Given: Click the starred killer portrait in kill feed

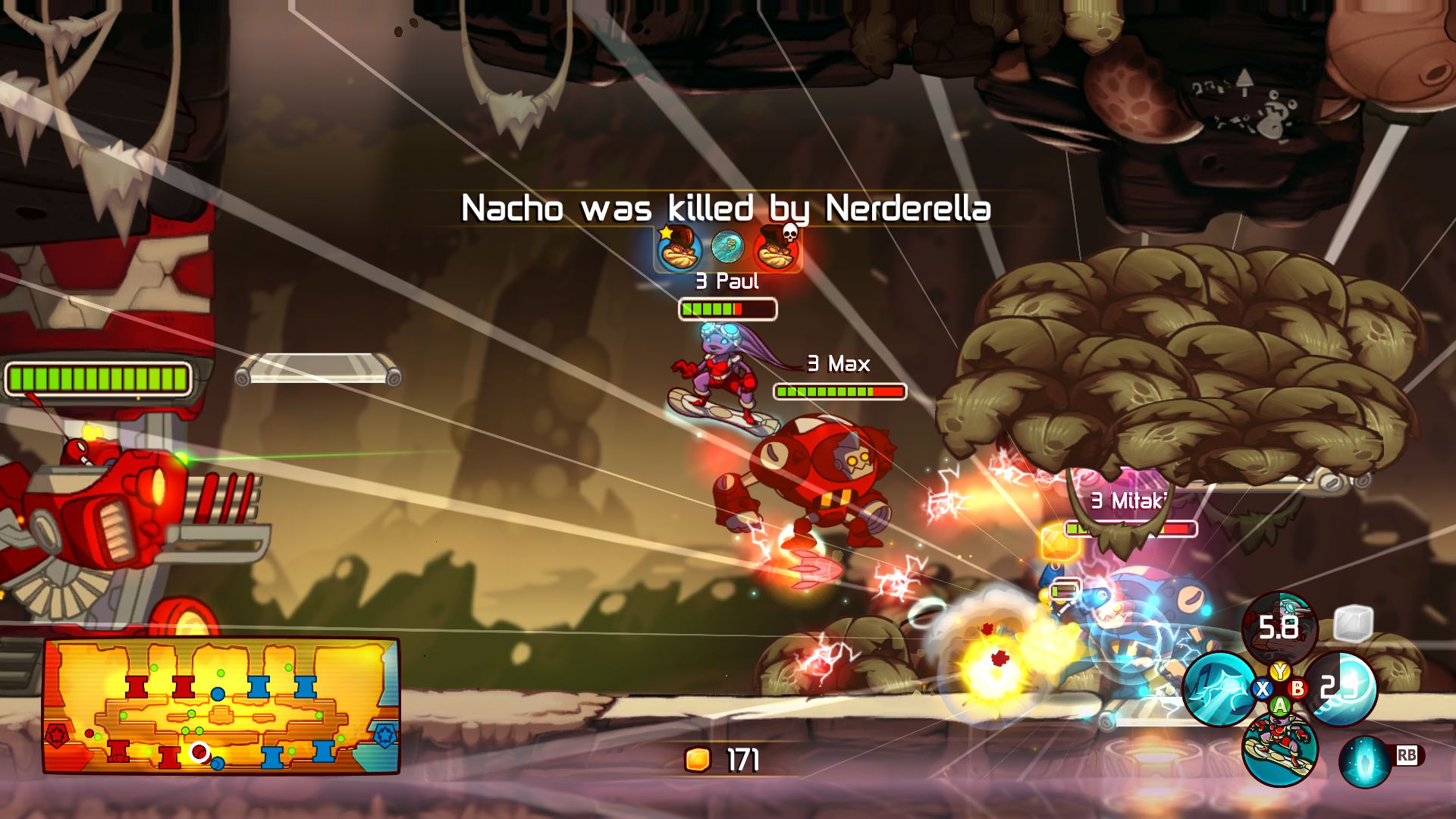Looking at the screenshot, I should coord(677,248).
